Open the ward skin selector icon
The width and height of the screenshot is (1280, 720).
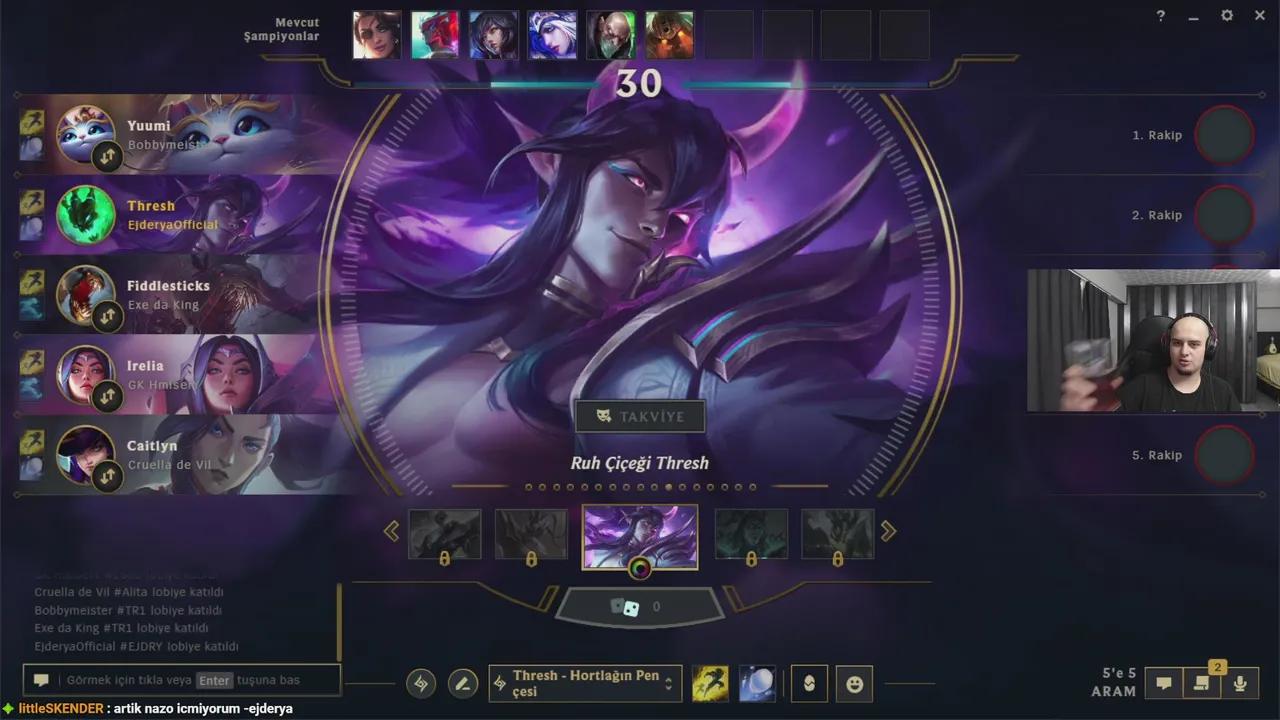(809, 683)
